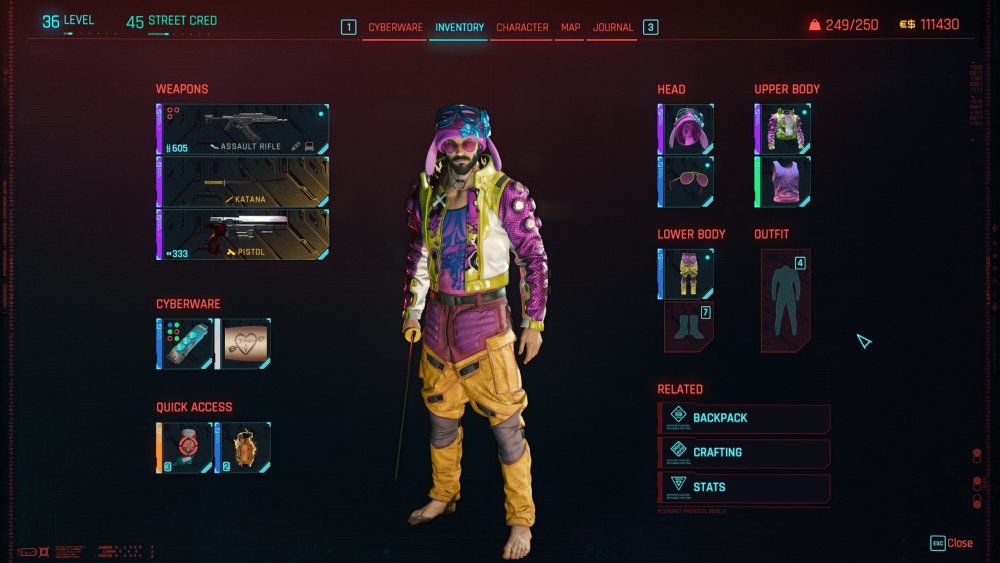Image resolution: width=1000 pixels, height=563 pixels.
Task: Click the heart tattoo cyberware slot
Action: (x=244, y=344)
